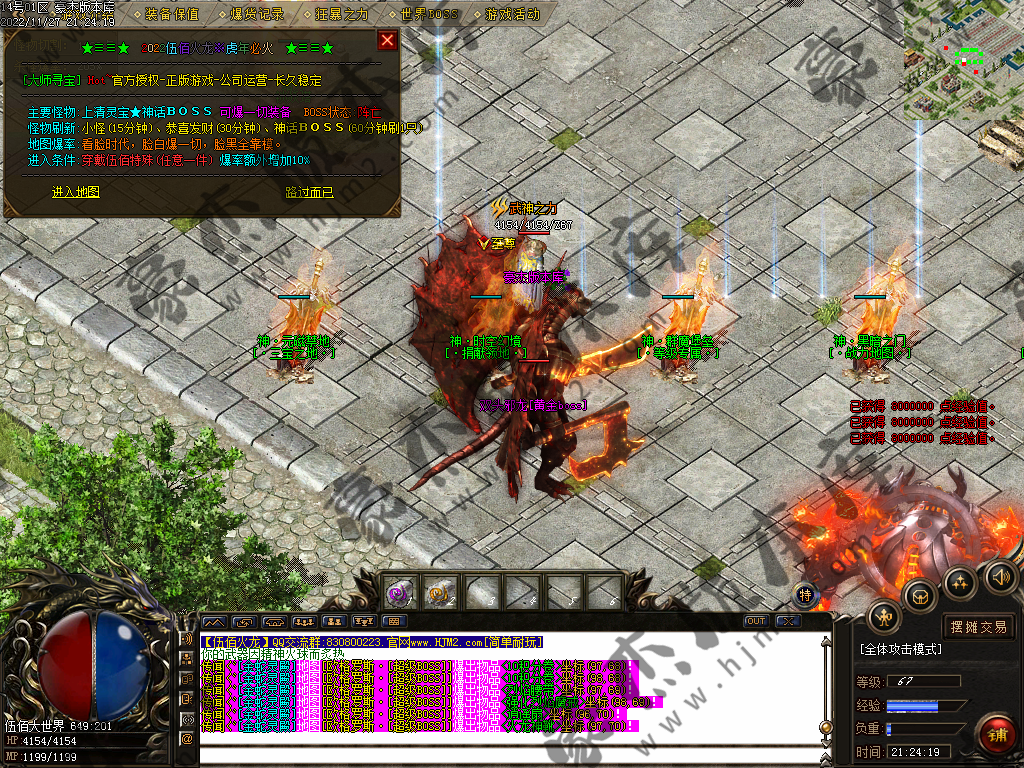Use the orange scroll in the second hotbar slot
The image size is (1024, 768).
coord(441,593)
